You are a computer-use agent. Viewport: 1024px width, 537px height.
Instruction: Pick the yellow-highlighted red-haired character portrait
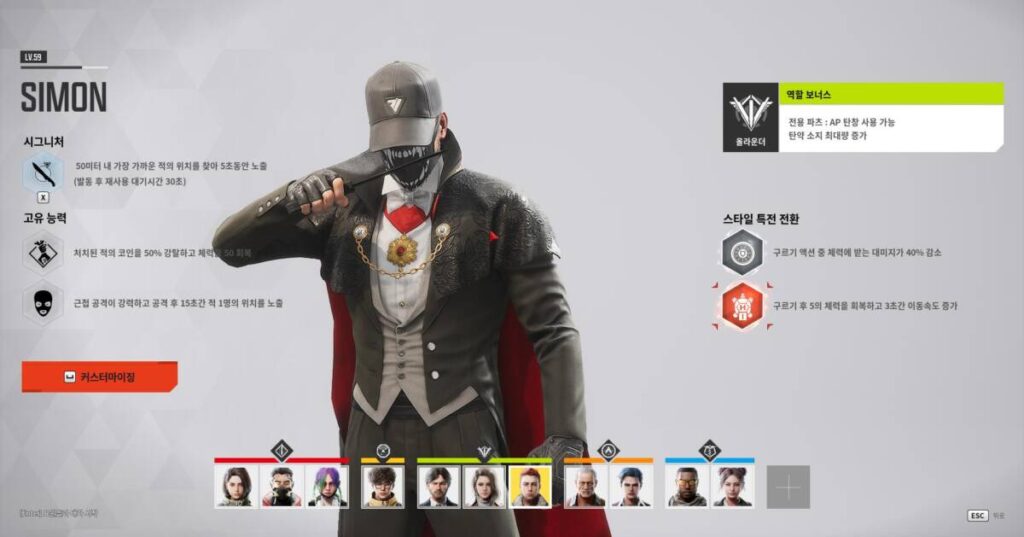(x=529, y=487)
